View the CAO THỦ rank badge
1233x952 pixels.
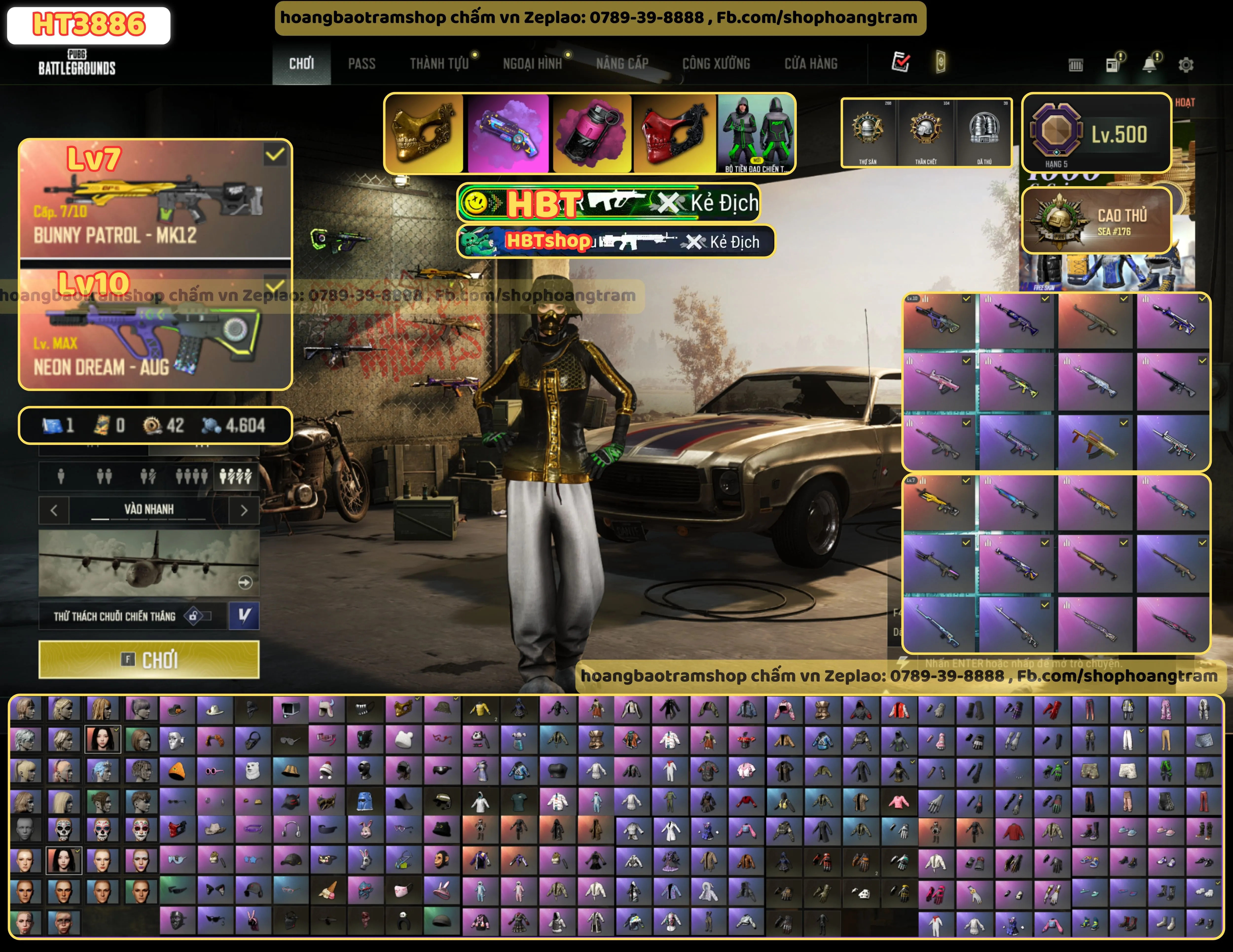pos(1096,221)
